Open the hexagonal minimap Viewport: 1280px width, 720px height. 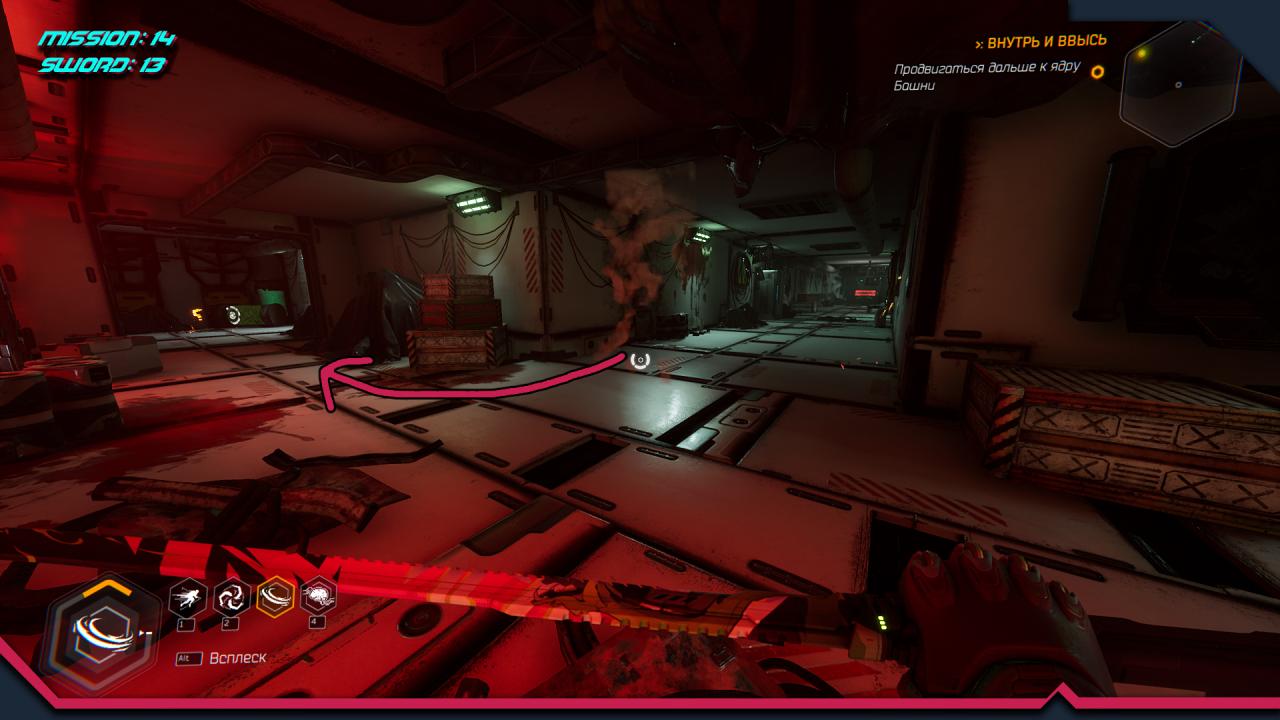[1179, 83]
